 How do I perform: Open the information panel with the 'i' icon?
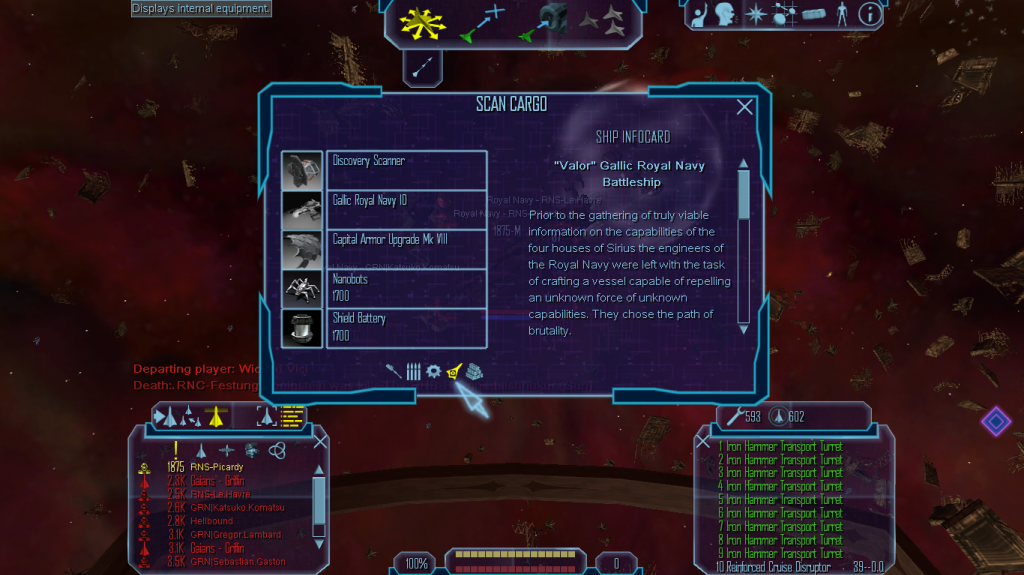(x=870, y=15)
